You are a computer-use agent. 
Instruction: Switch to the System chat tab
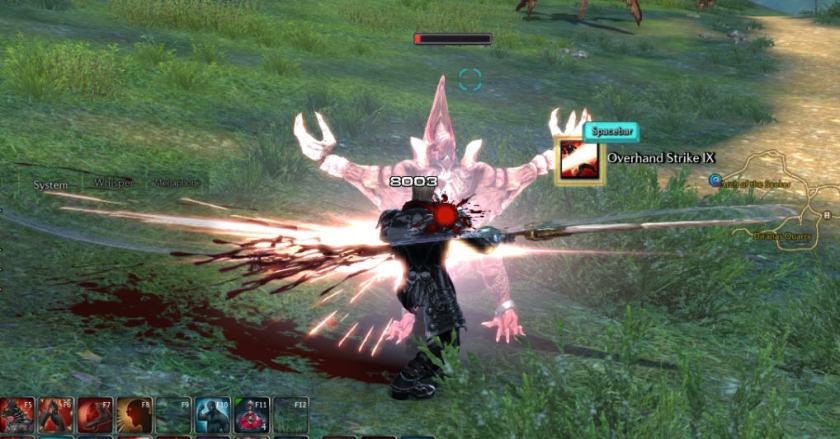50,185
